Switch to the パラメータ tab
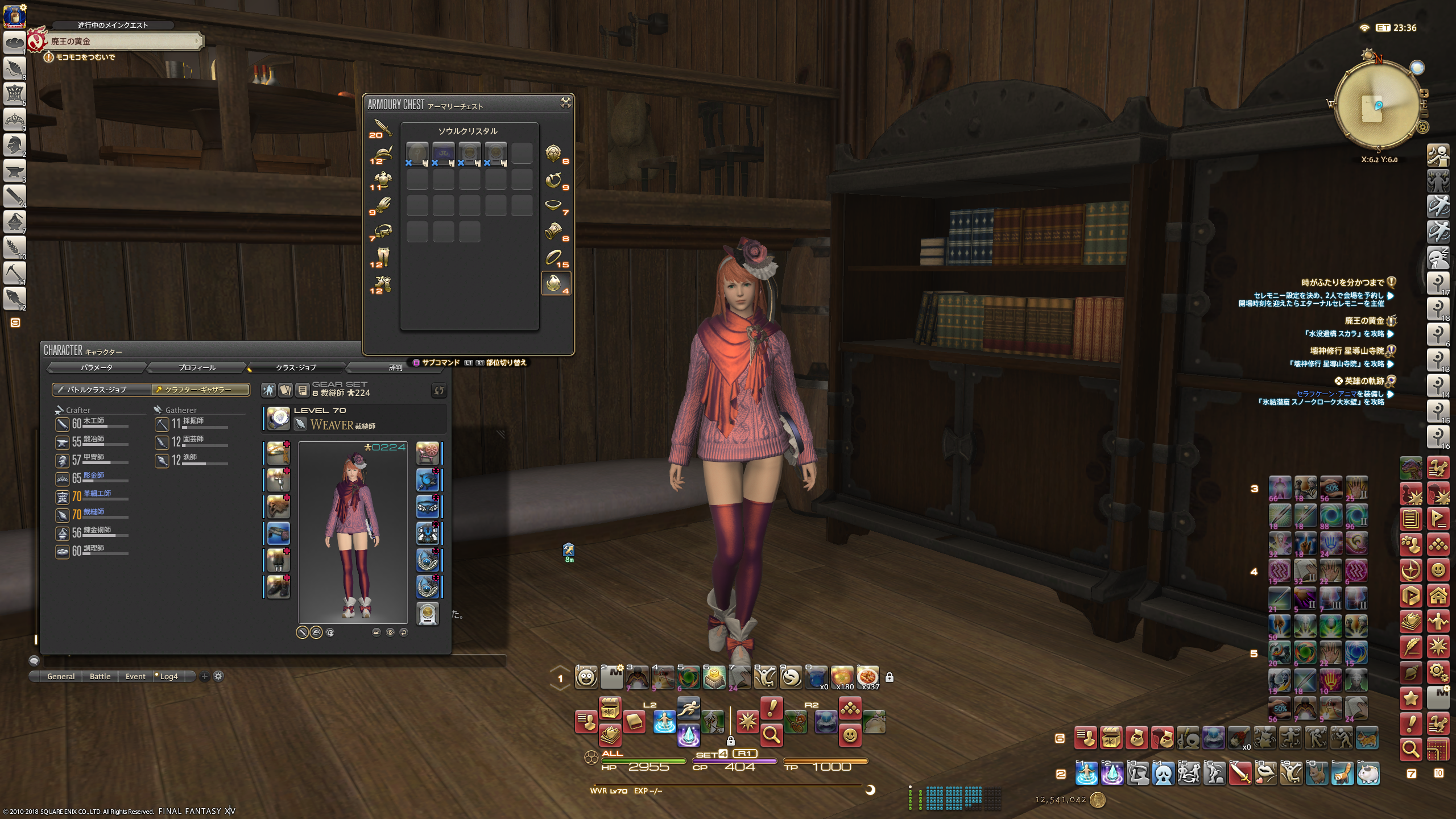Screen dimensions: 1456x819 97,367
